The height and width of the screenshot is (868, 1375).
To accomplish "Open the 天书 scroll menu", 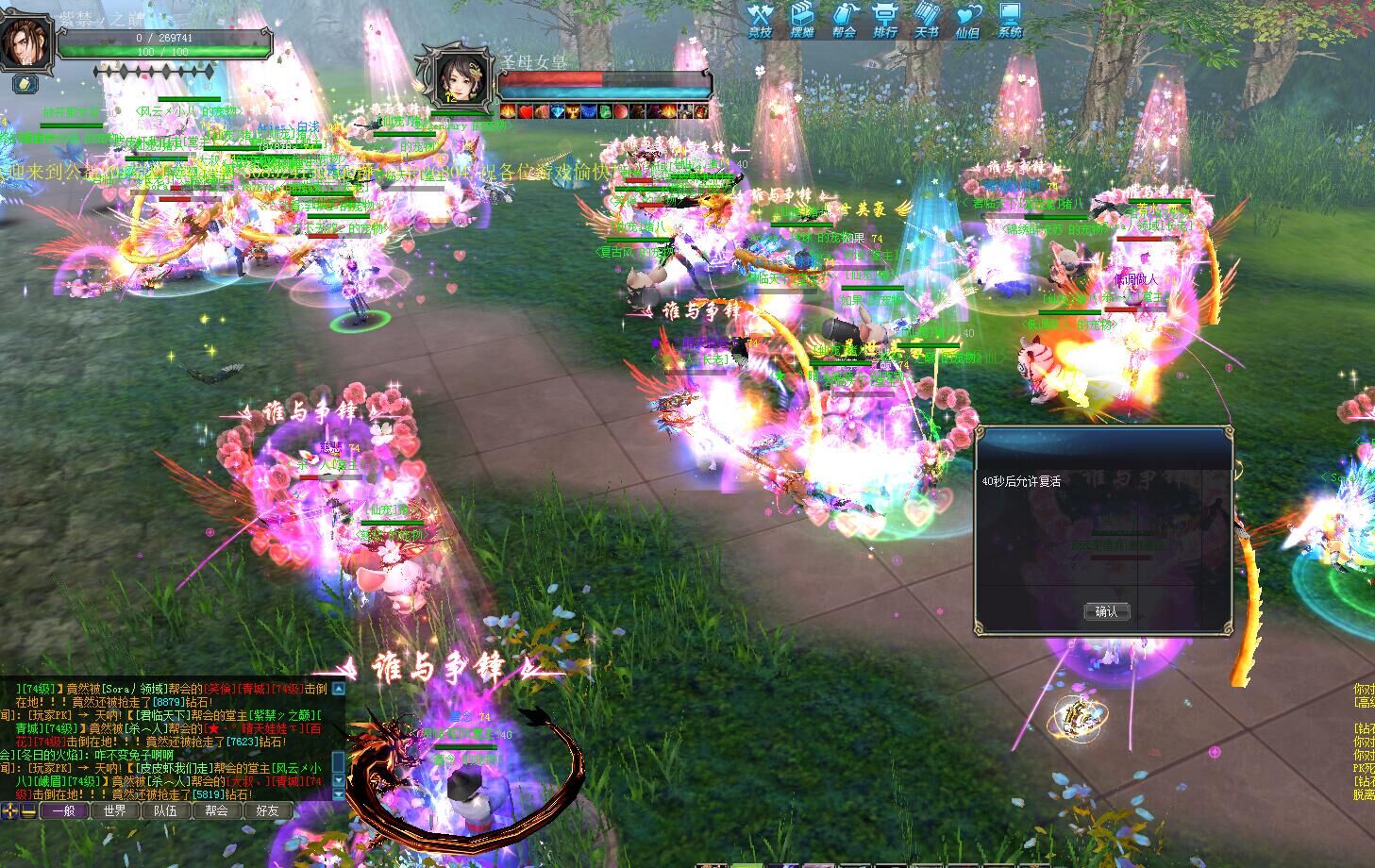I will [x=927, y=19].
